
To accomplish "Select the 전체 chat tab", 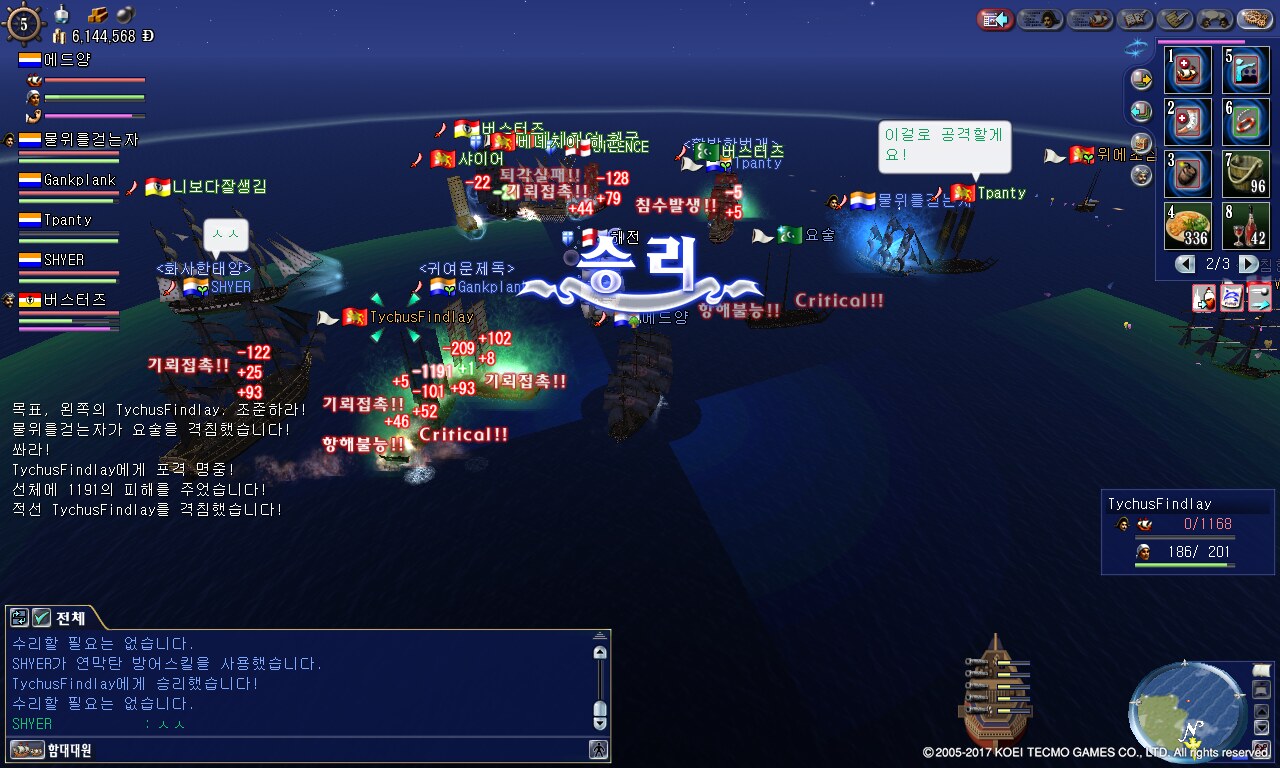I will point(70,617).
